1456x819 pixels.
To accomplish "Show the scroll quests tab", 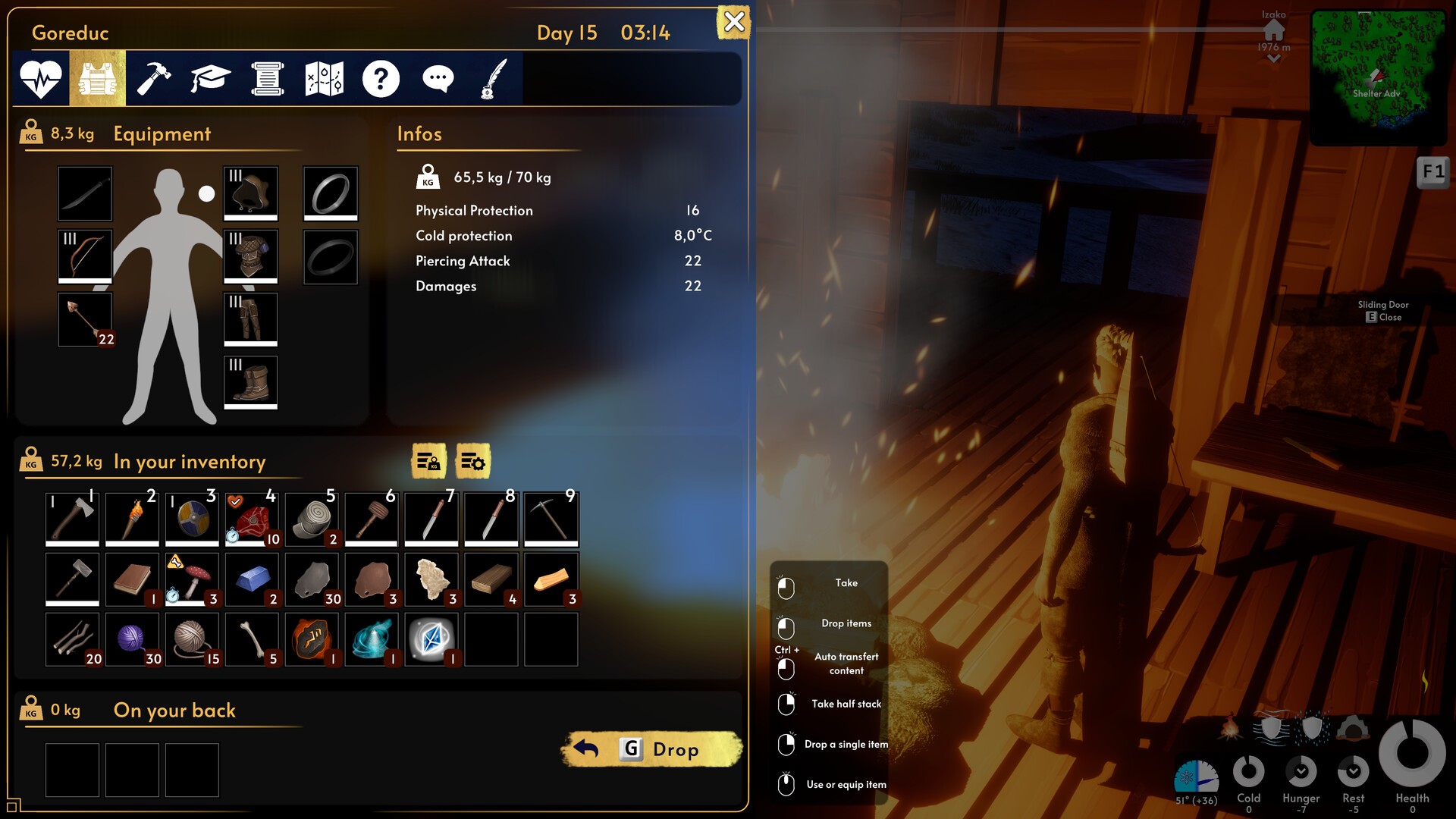I will (267, 78).
